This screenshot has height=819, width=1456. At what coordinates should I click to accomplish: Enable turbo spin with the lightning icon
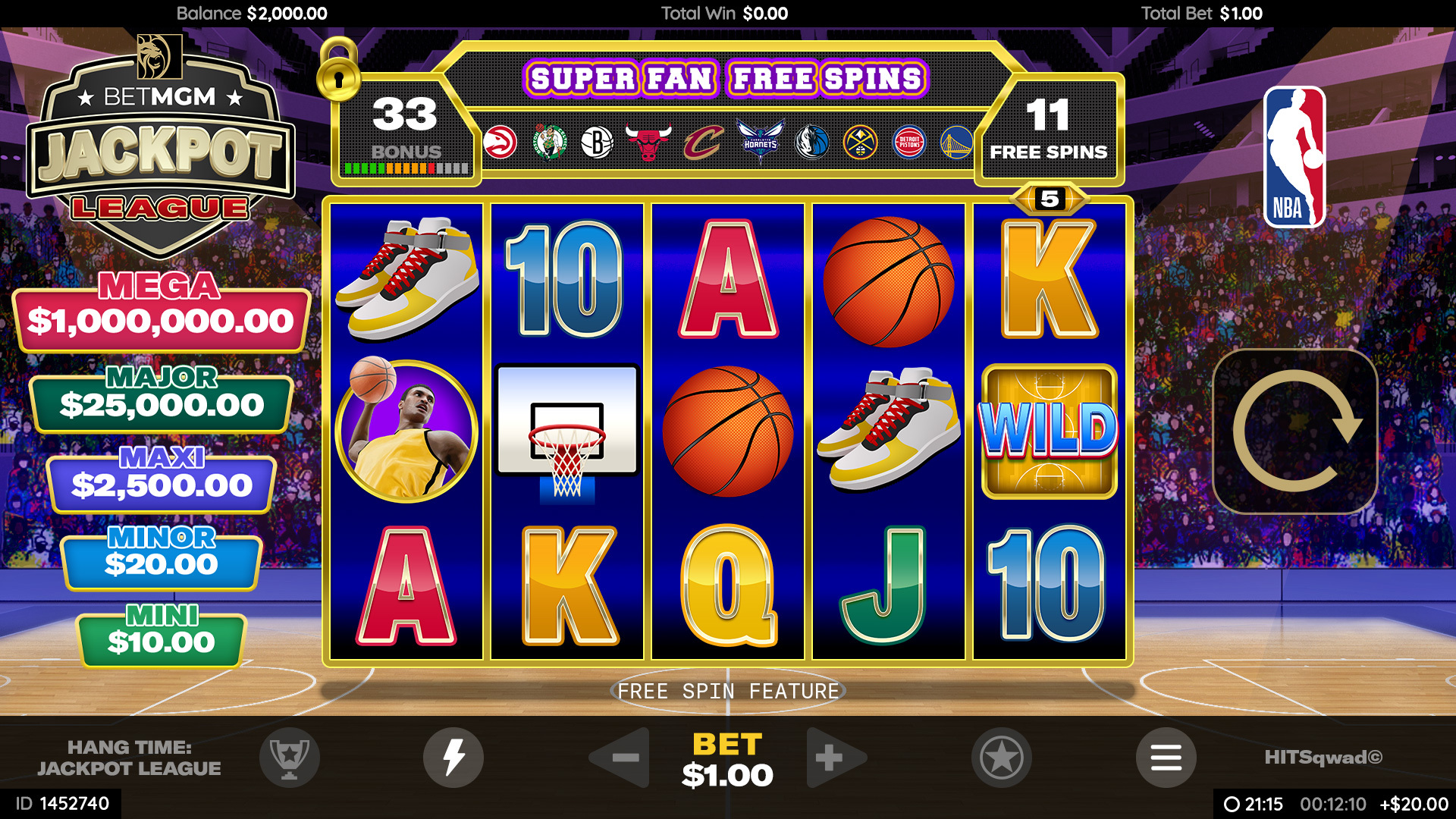click(453, 758)
